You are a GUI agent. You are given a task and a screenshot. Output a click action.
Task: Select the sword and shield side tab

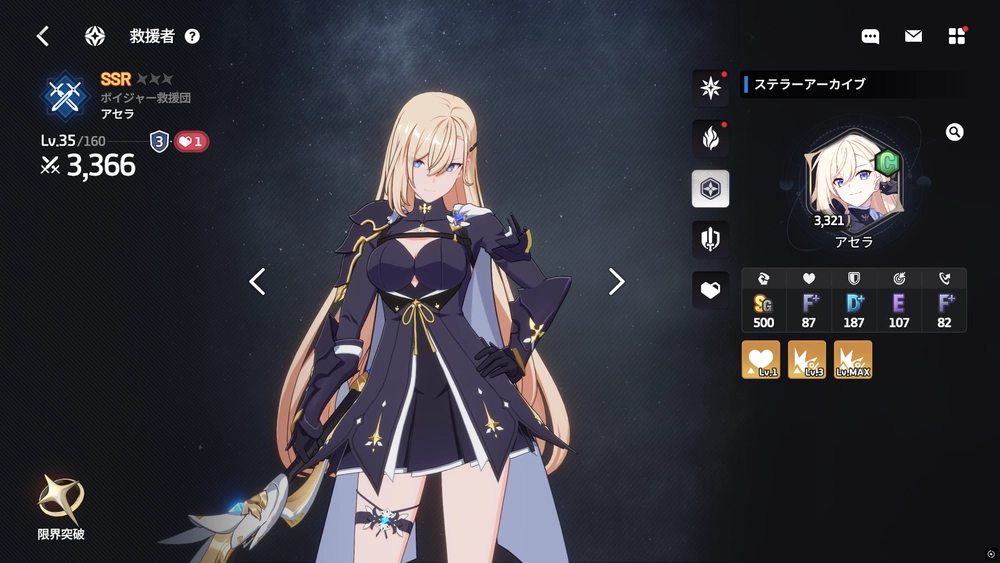(711, 239)
